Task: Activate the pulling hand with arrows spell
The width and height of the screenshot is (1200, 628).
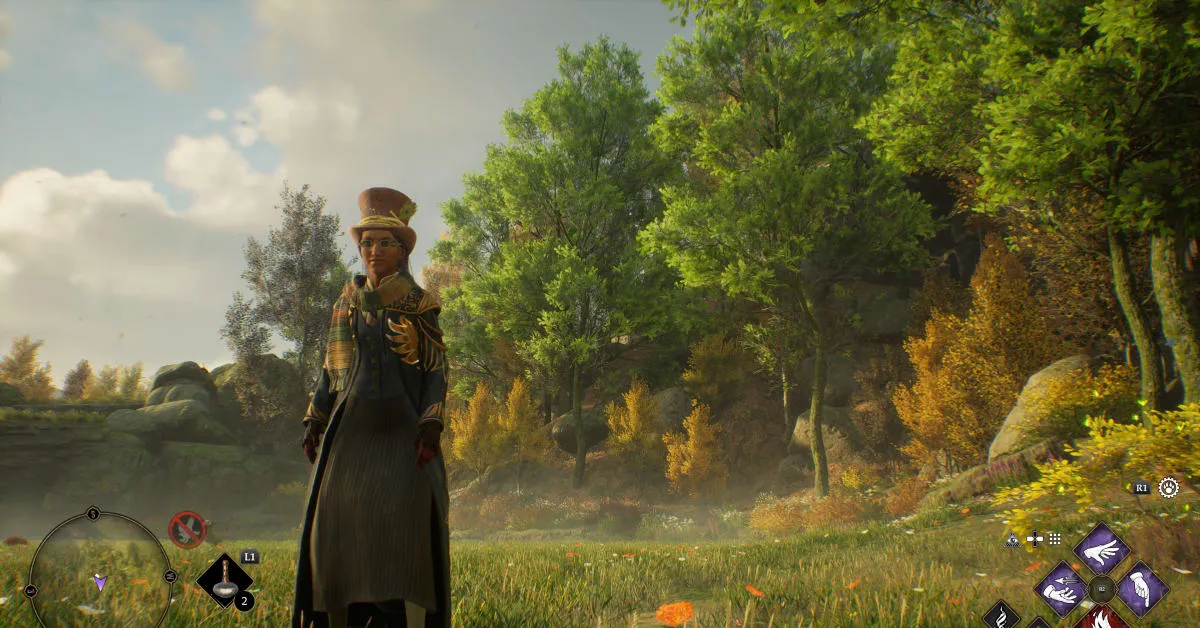Action: click(1060, 589)
